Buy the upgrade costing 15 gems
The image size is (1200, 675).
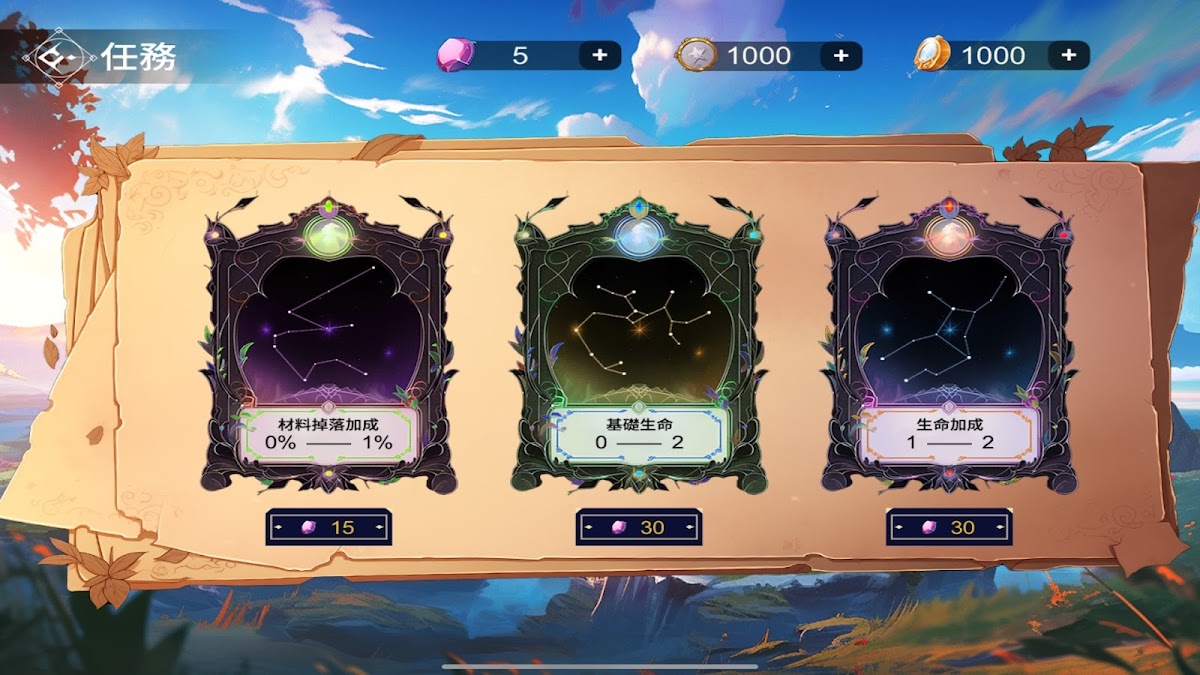click(328, 527)
